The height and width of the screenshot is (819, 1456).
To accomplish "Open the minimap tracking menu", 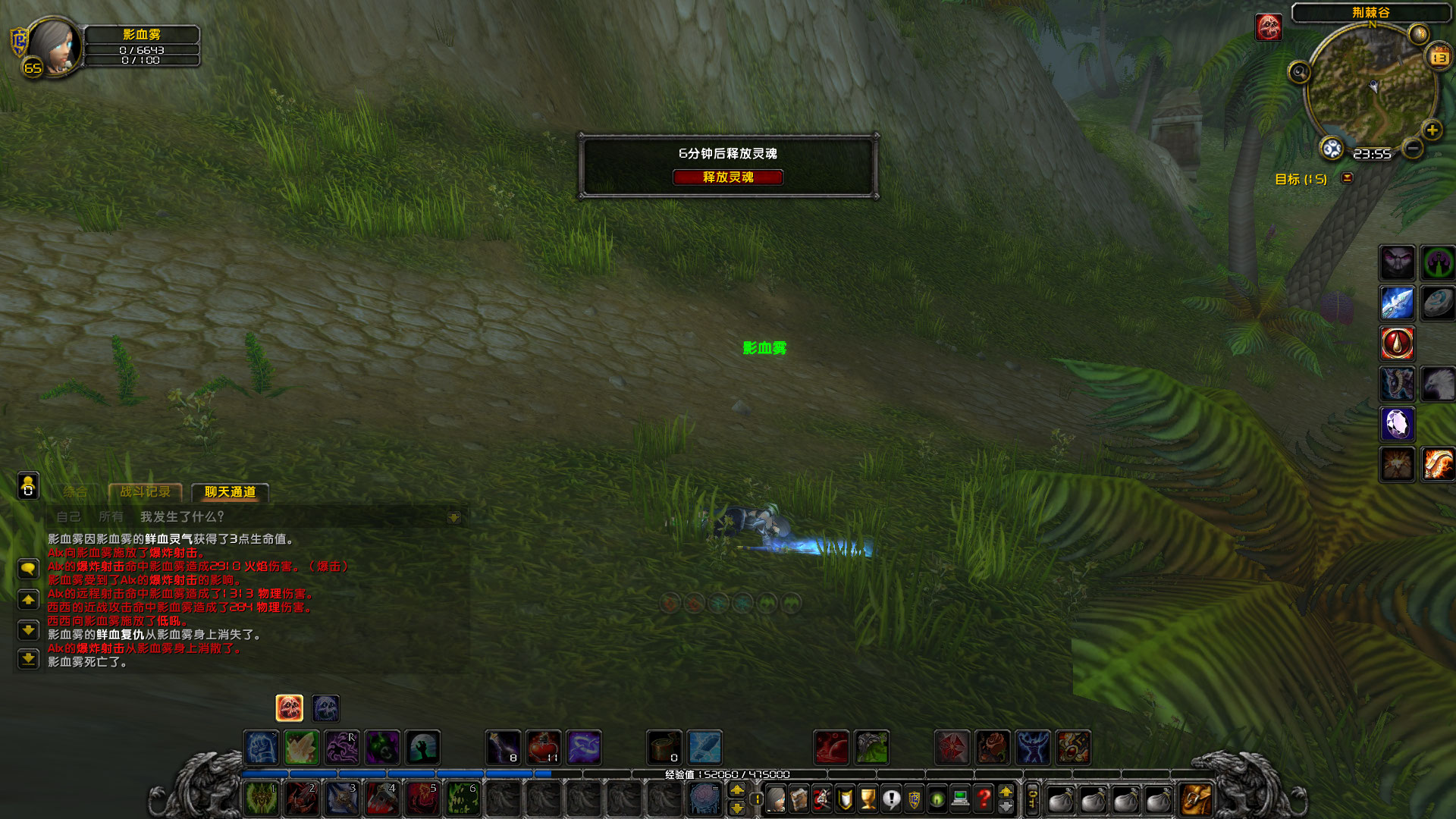I will (x=1300, y=71).
